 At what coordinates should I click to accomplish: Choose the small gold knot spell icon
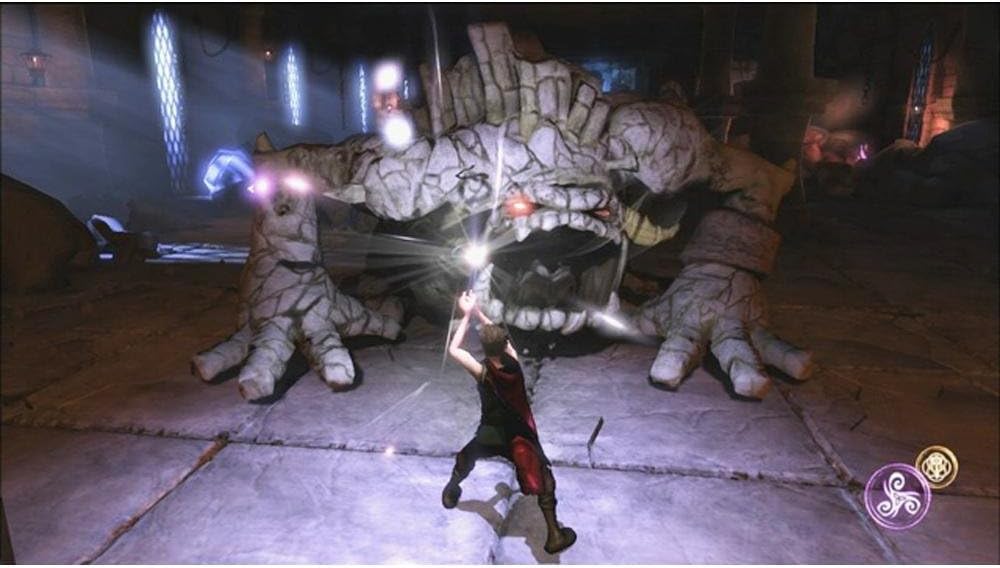[x=937, y=466]
